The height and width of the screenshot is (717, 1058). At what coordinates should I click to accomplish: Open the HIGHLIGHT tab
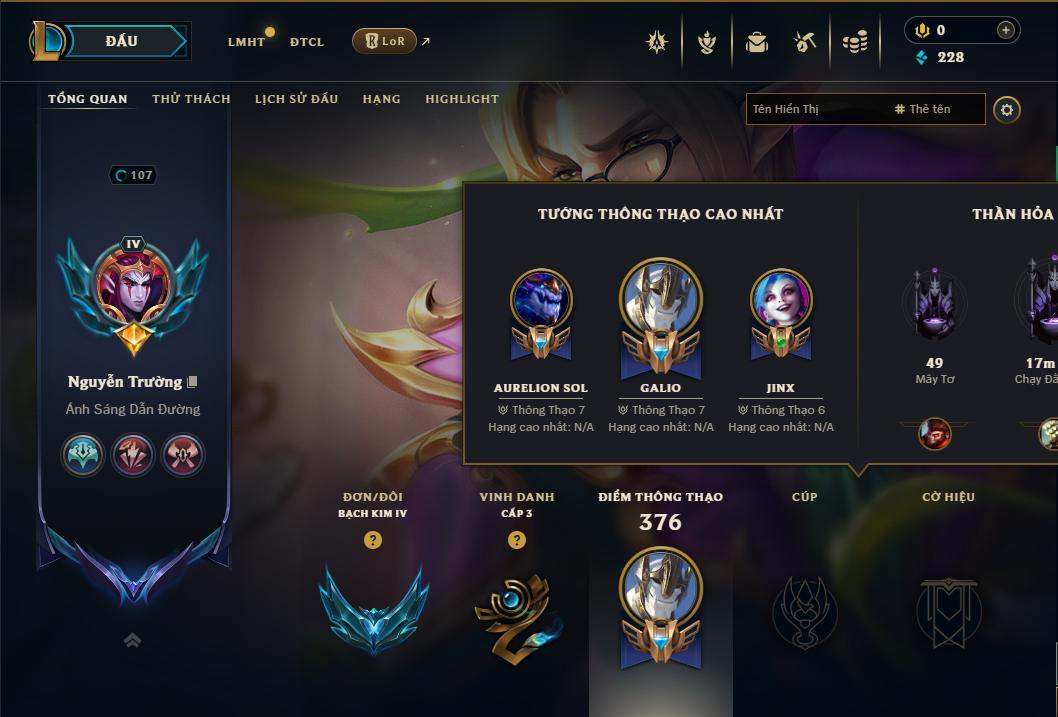(x=461, y=99)
